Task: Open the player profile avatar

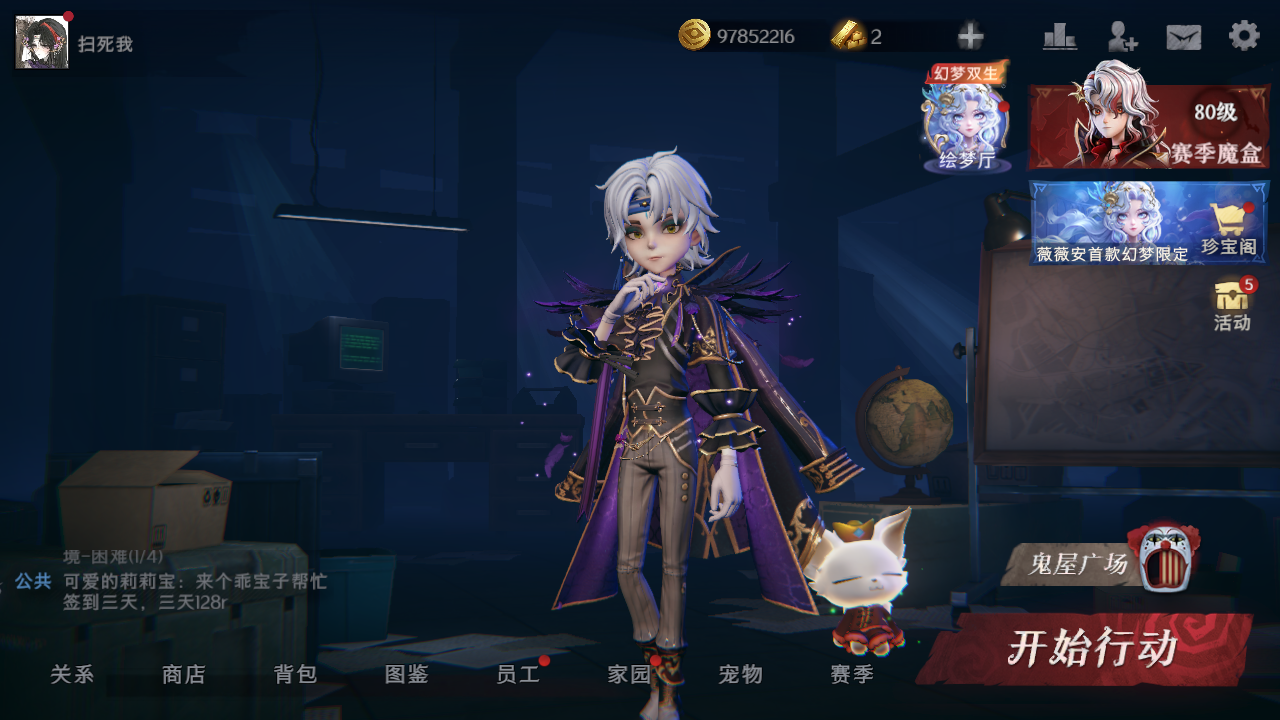Action: pos(42,42)
